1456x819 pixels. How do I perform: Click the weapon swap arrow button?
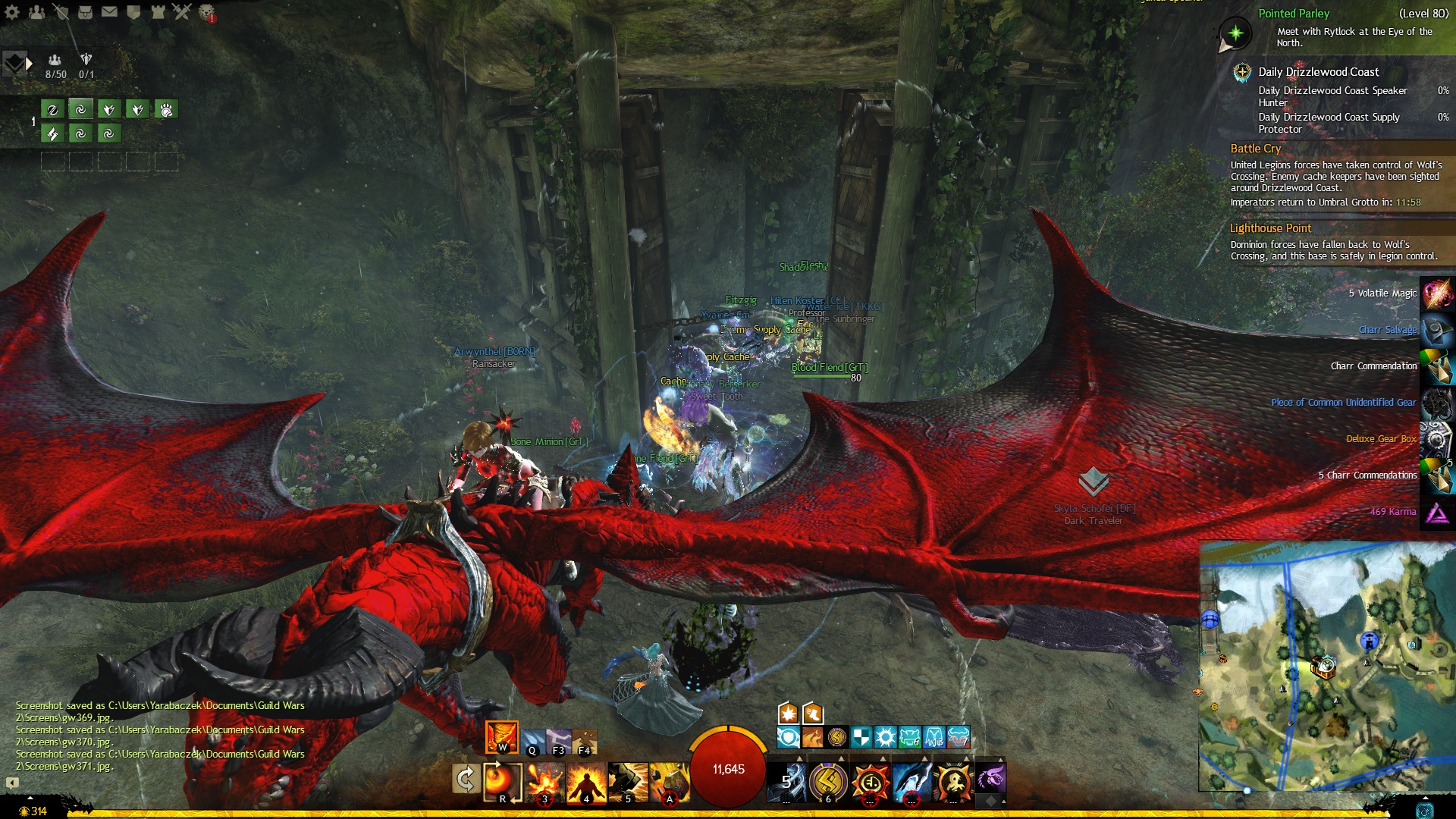(465, 778)
